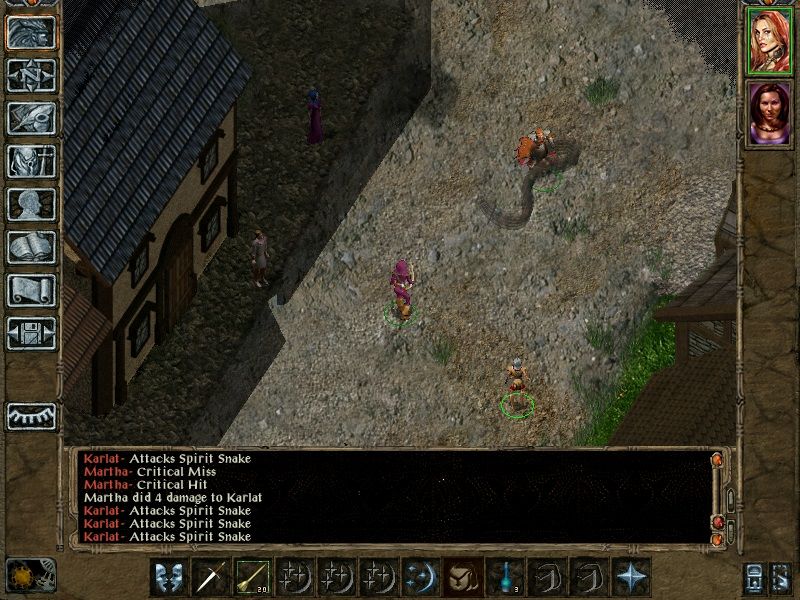Open the options floppy disk button
Screen dimensions: 800x600
[31, 332]
